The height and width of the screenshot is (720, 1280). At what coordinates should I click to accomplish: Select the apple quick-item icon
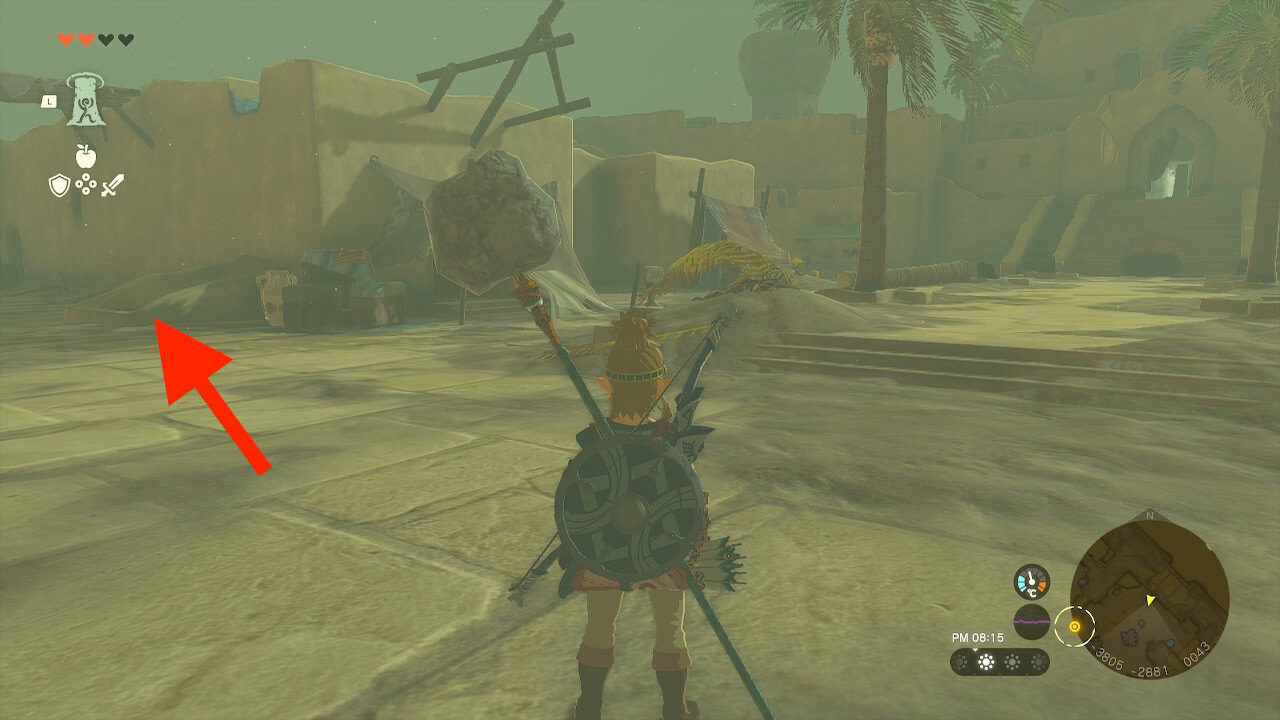[85, 156]
